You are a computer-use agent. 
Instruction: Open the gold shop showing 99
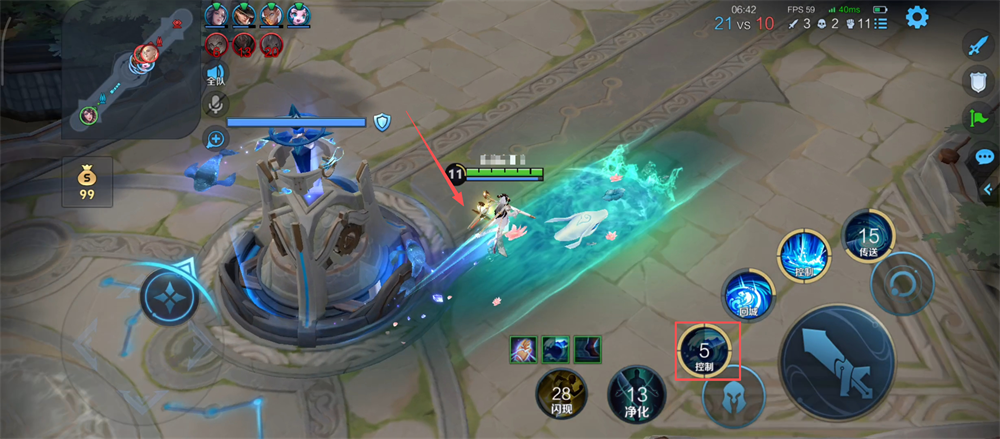point(87,181)
